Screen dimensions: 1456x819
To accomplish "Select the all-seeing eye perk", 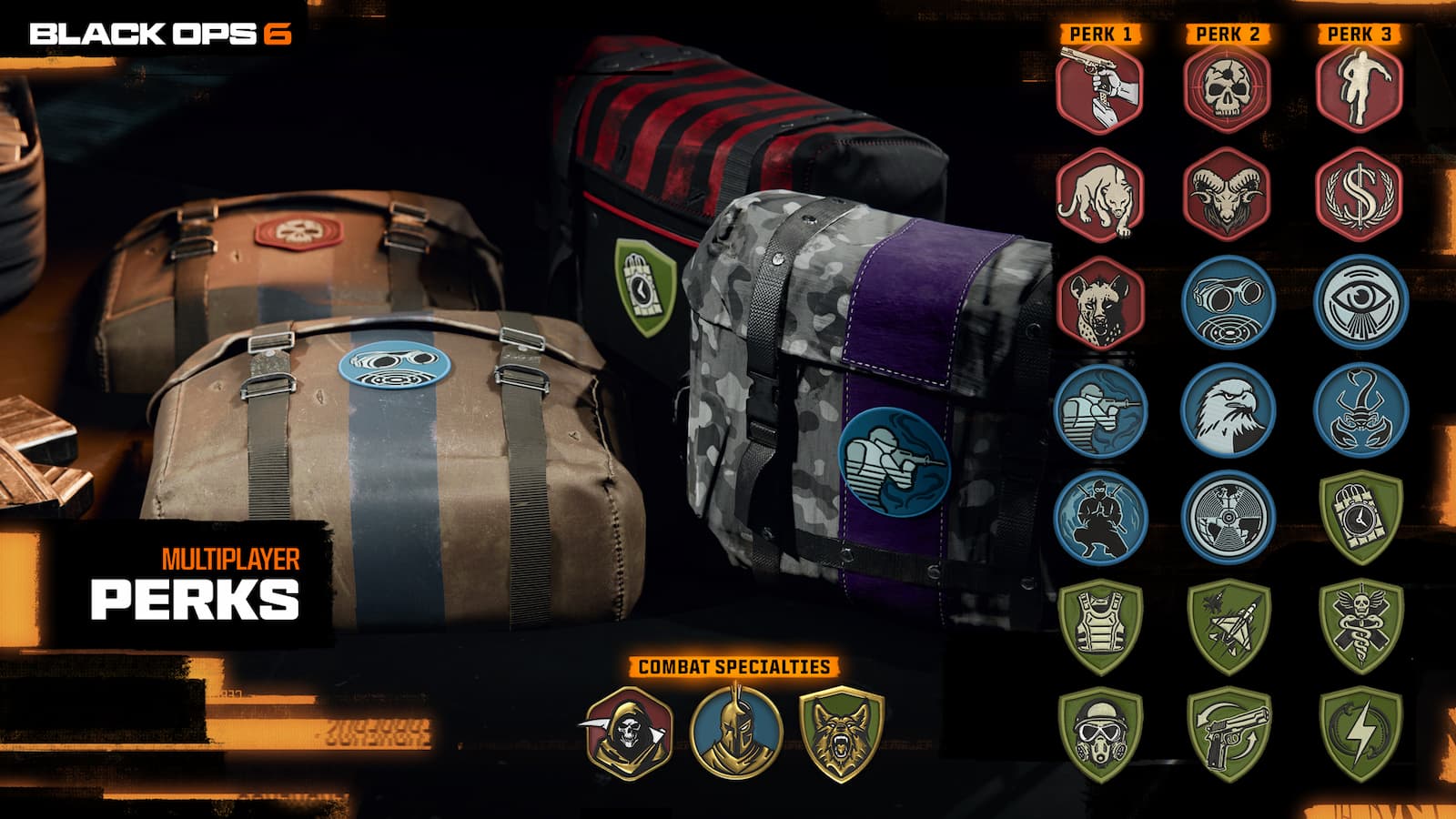I will click(x=1360, y=303).
